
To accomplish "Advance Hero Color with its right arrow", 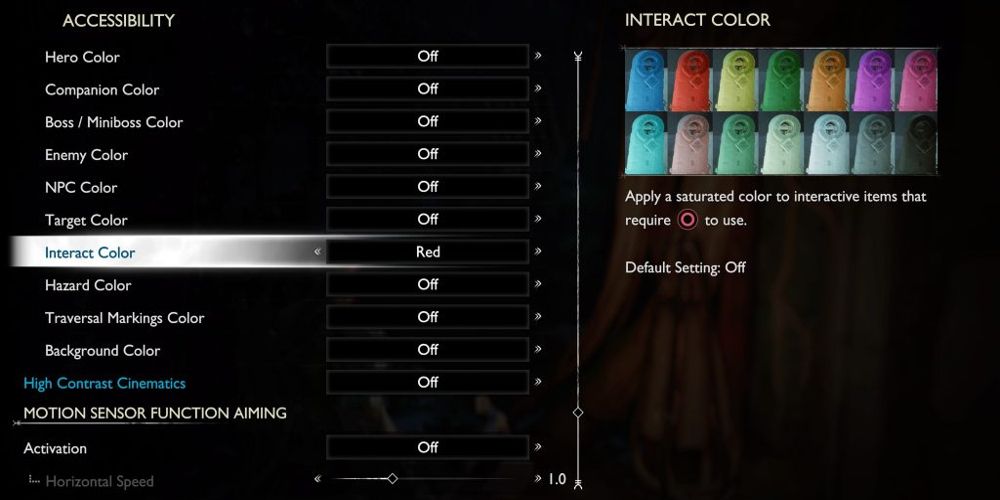I will pyautogui.click(x=538, y=56).
